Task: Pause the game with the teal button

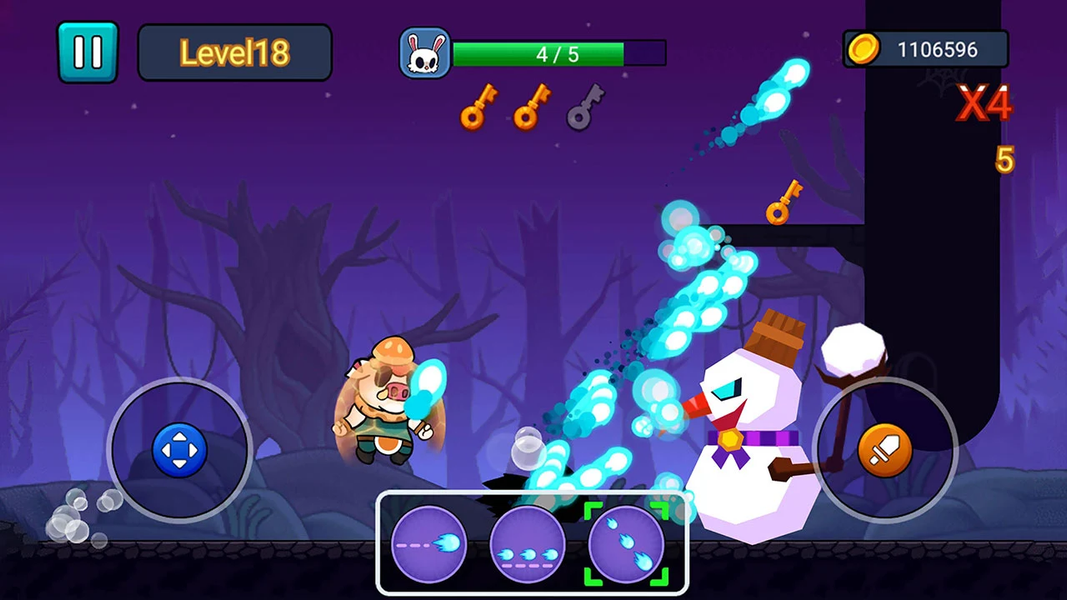Action: [87, 52]
